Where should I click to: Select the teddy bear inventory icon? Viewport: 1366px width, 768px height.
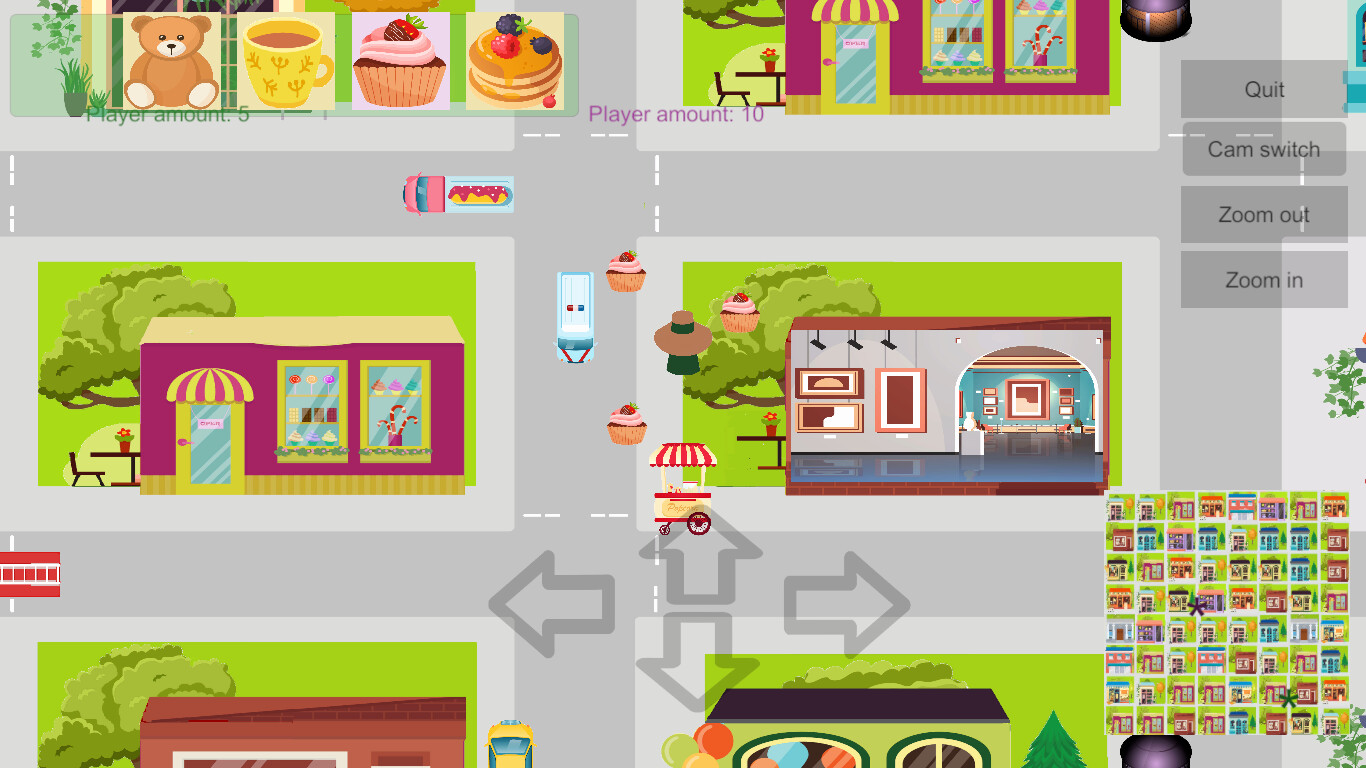pyautogui.click(x=172, y=62)
